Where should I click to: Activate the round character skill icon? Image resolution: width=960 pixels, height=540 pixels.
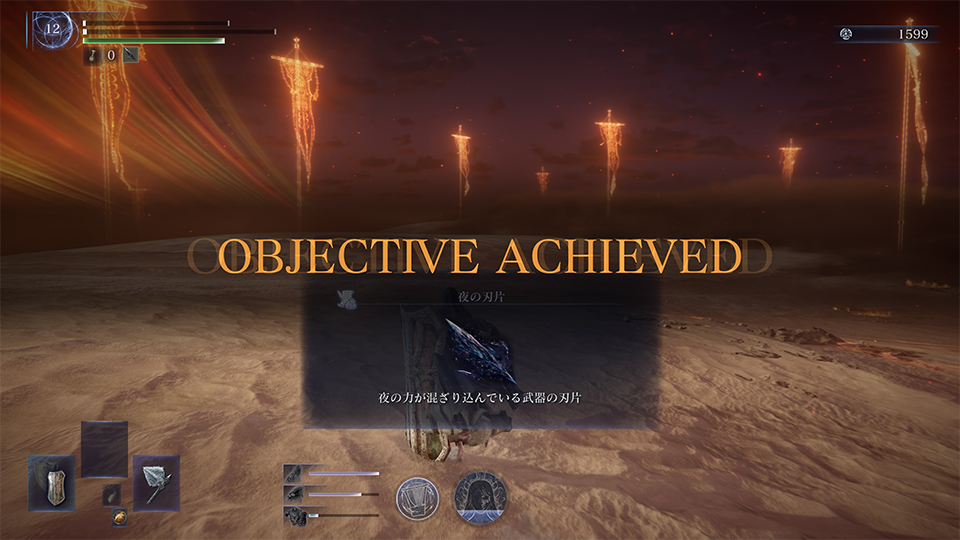[417, 497]
